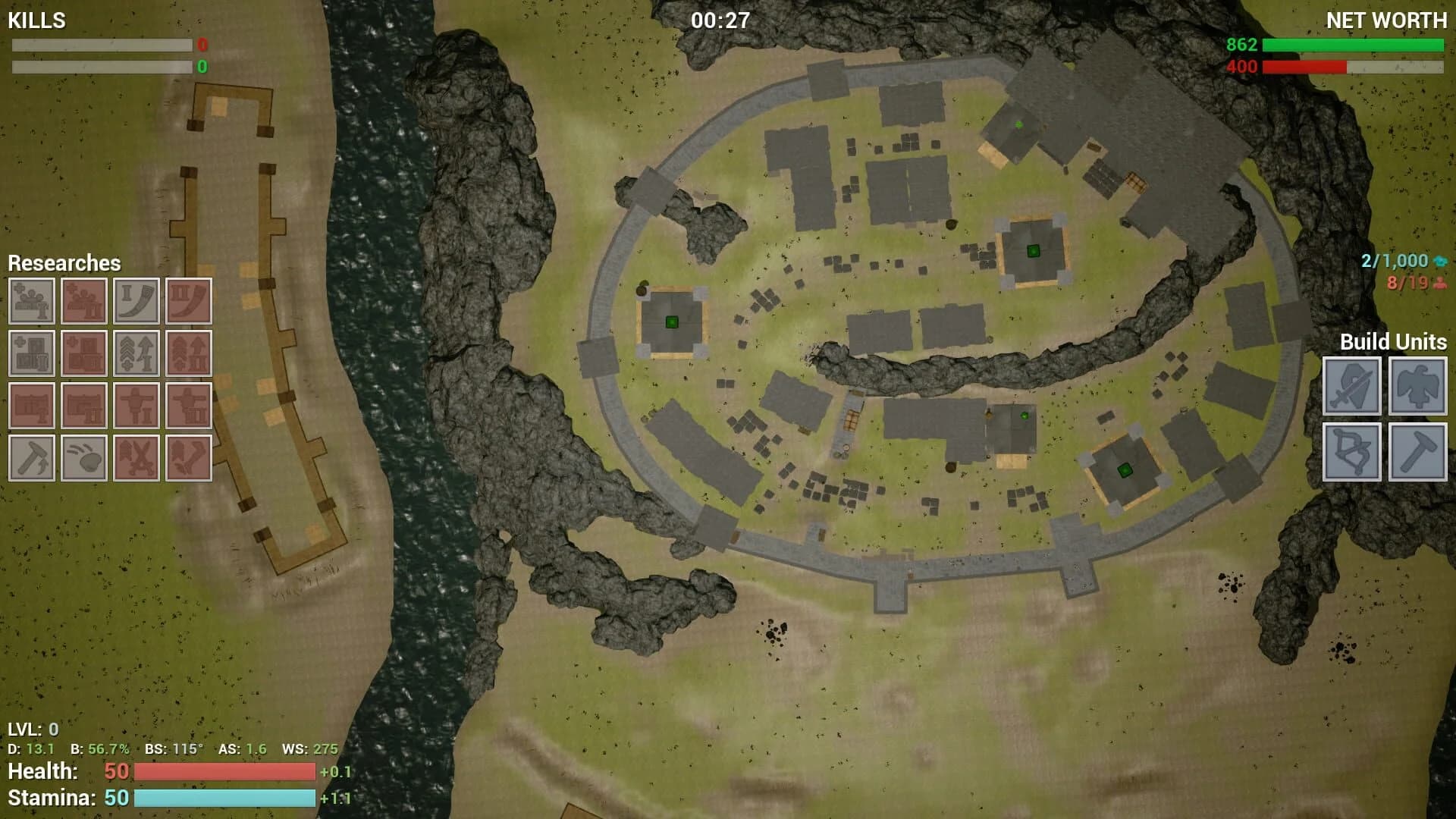Select the hammer crafting research
Viewport: 1456px width, 819px height.
tap(31, 458)
